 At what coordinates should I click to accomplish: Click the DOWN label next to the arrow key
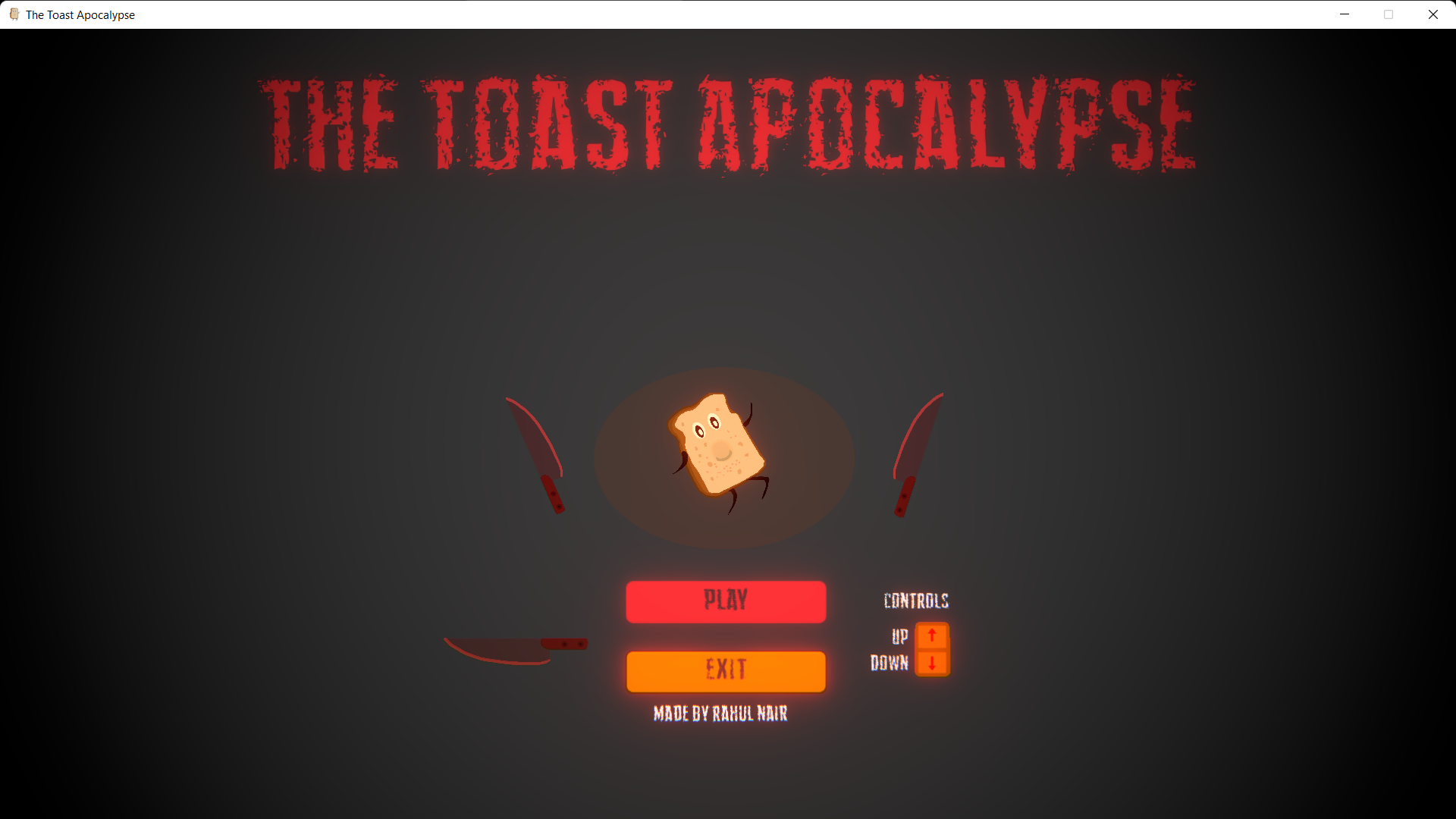[888, 663]
